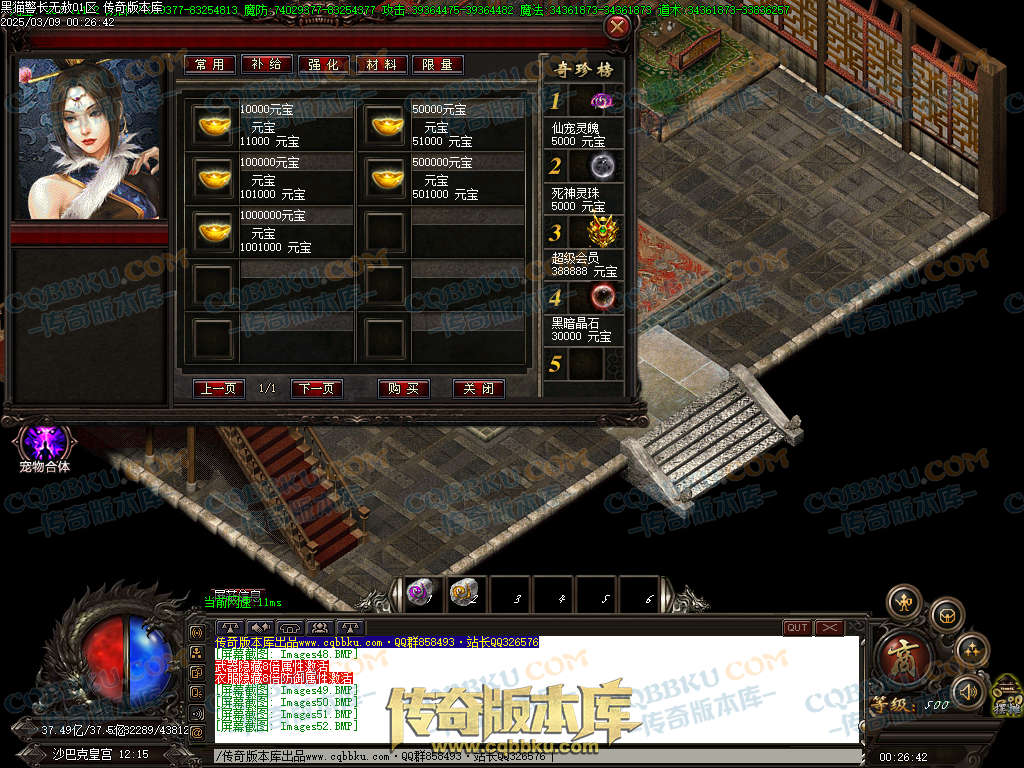The width and height of the screenshot is (1024, 768).
Task: Choose the 50000元宝 ingot item
Action: point(385,125)
